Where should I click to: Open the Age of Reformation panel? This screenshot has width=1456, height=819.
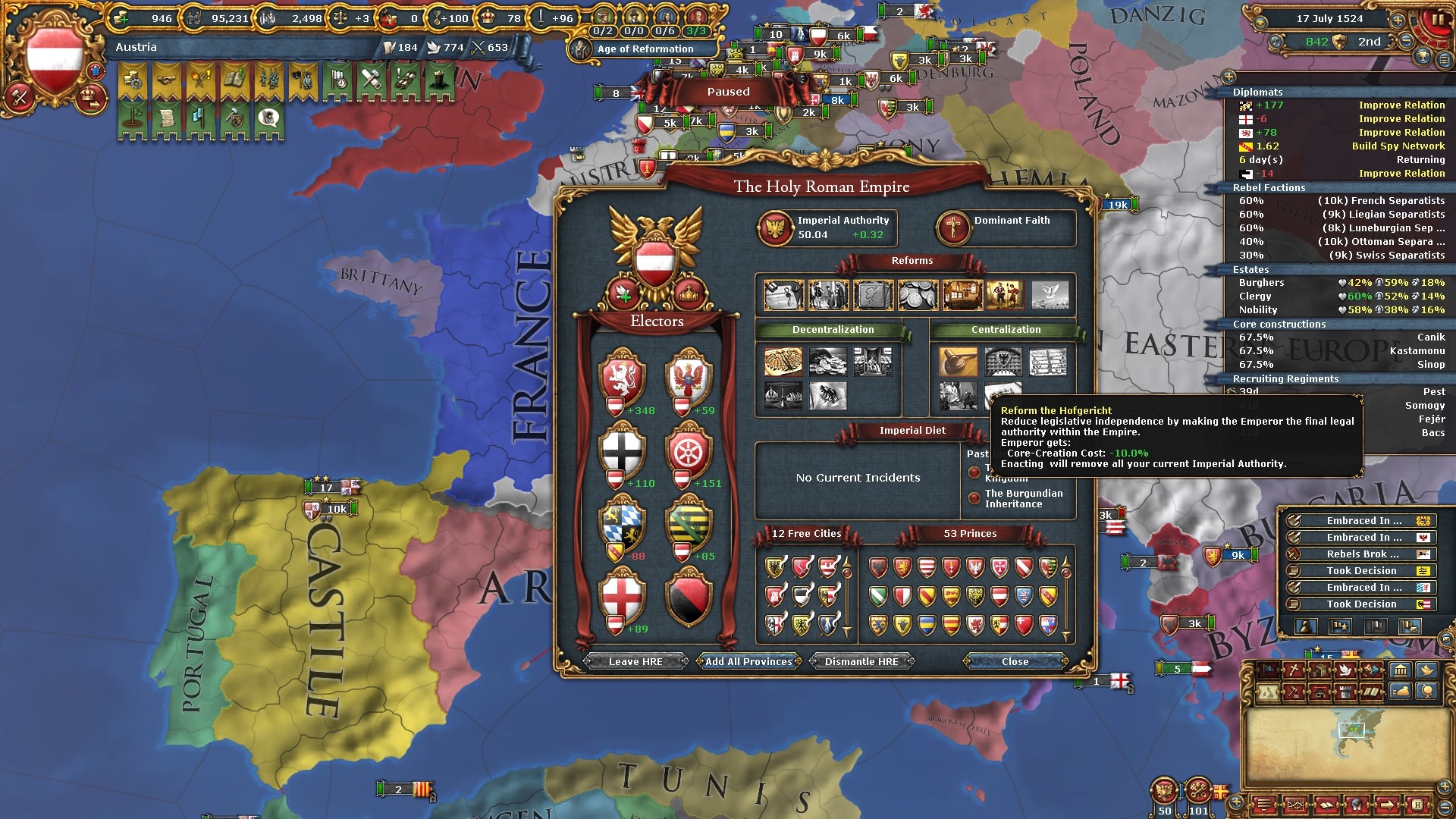tap(645, 49)
